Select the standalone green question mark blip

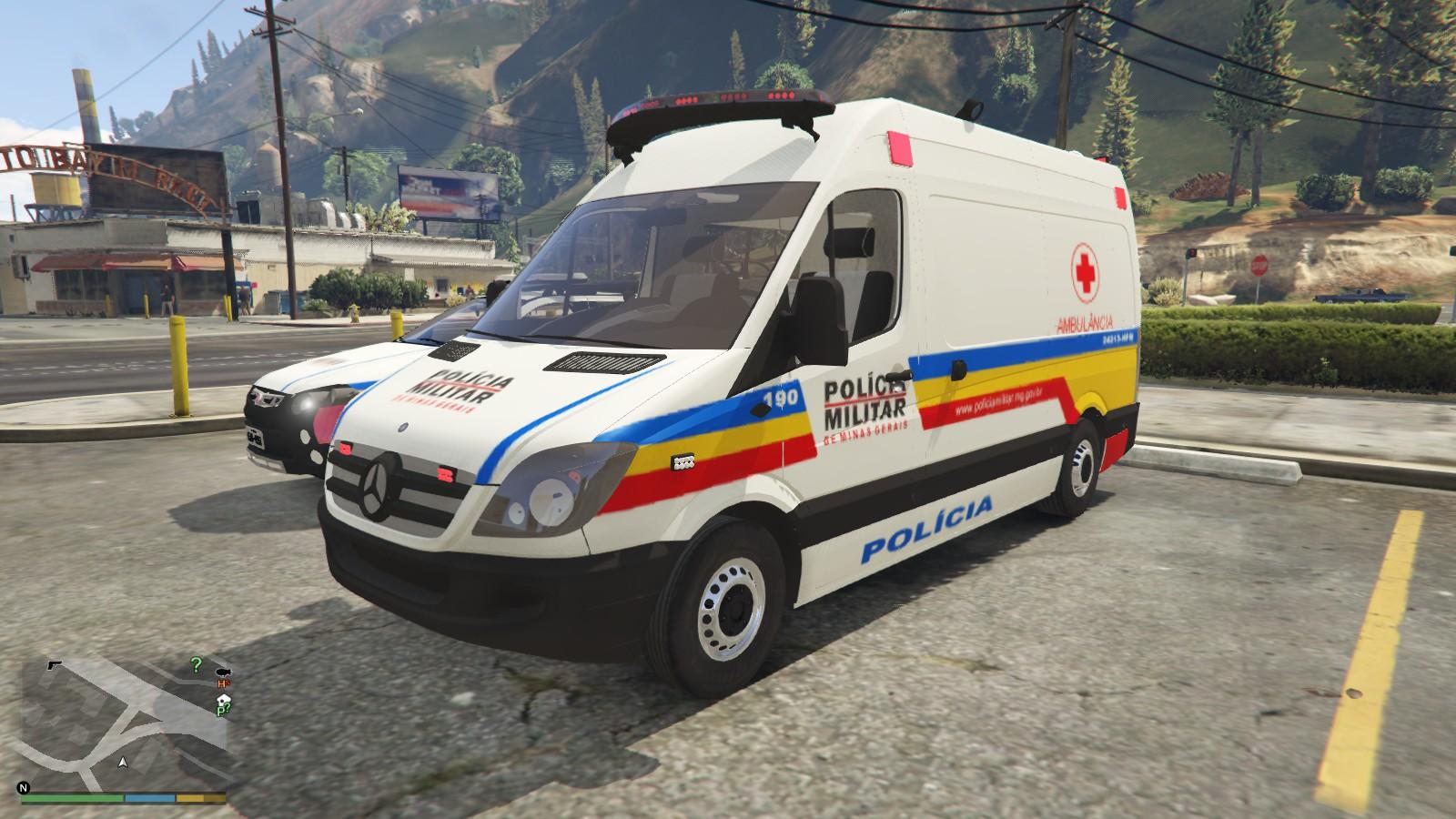196,664
